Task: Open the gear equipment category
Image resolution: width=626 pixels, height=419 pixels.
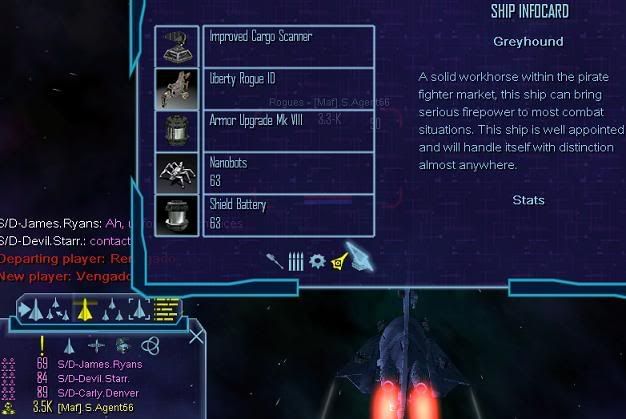Action: coord(317,261)
